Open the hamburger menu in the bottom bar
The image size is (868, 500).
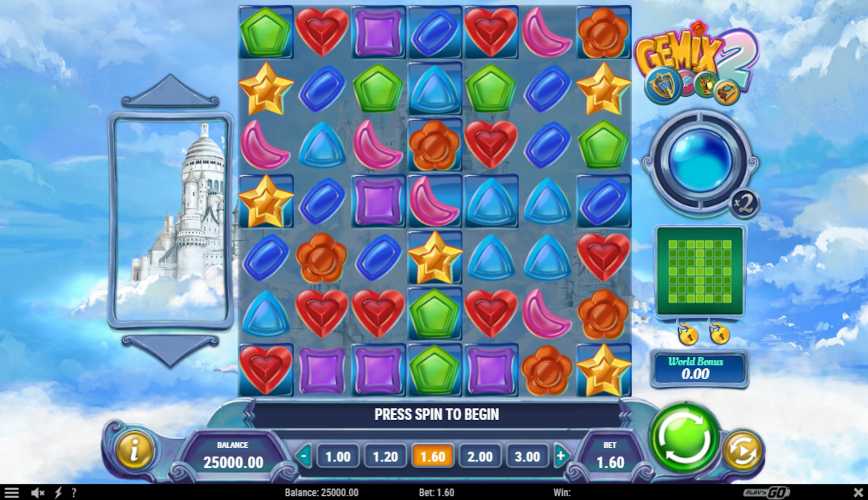pos(12,493)
